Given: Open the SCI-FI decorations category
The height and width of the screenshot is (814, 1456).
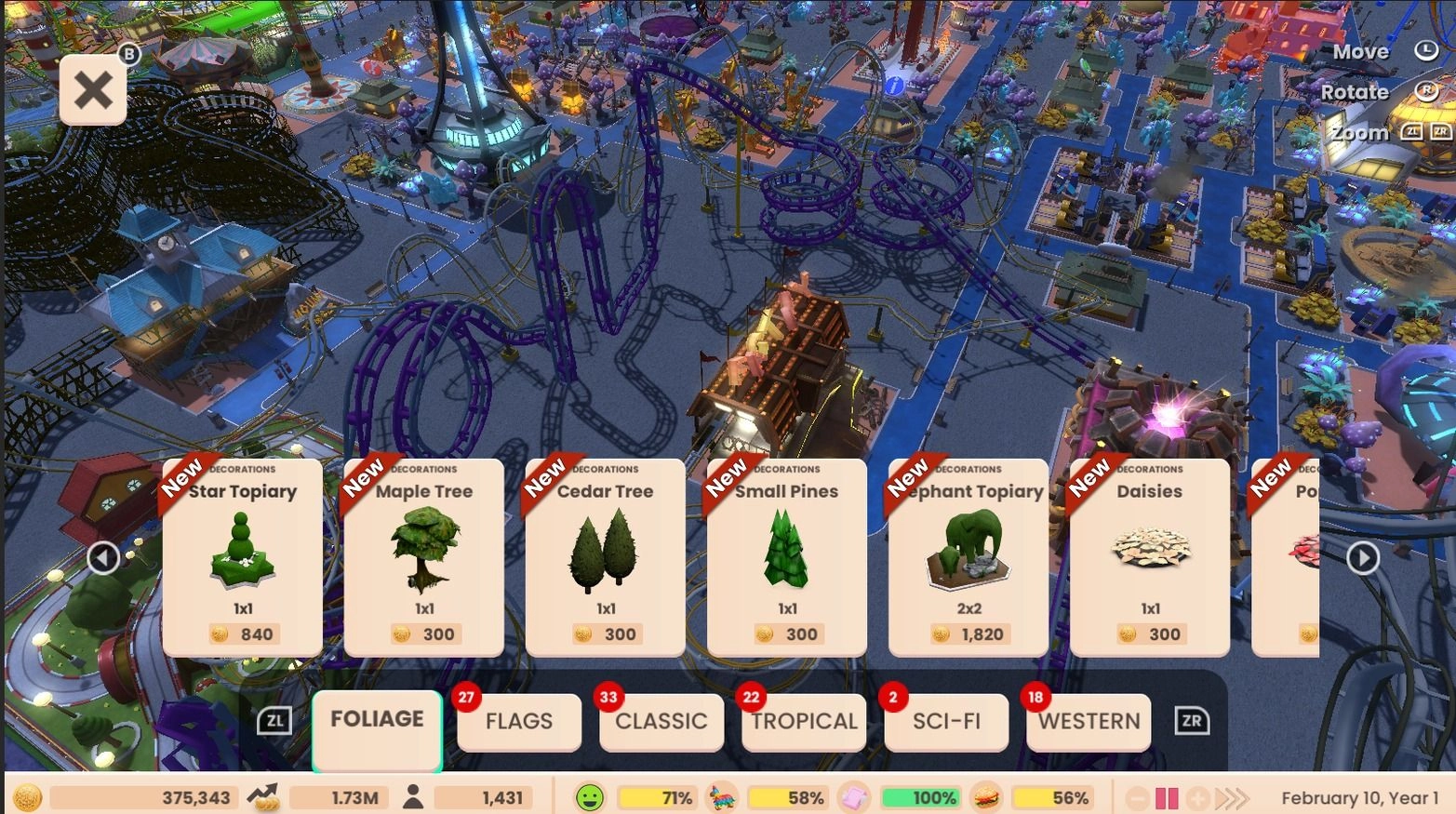Looking at the screenshot, I should pos(946,722).
